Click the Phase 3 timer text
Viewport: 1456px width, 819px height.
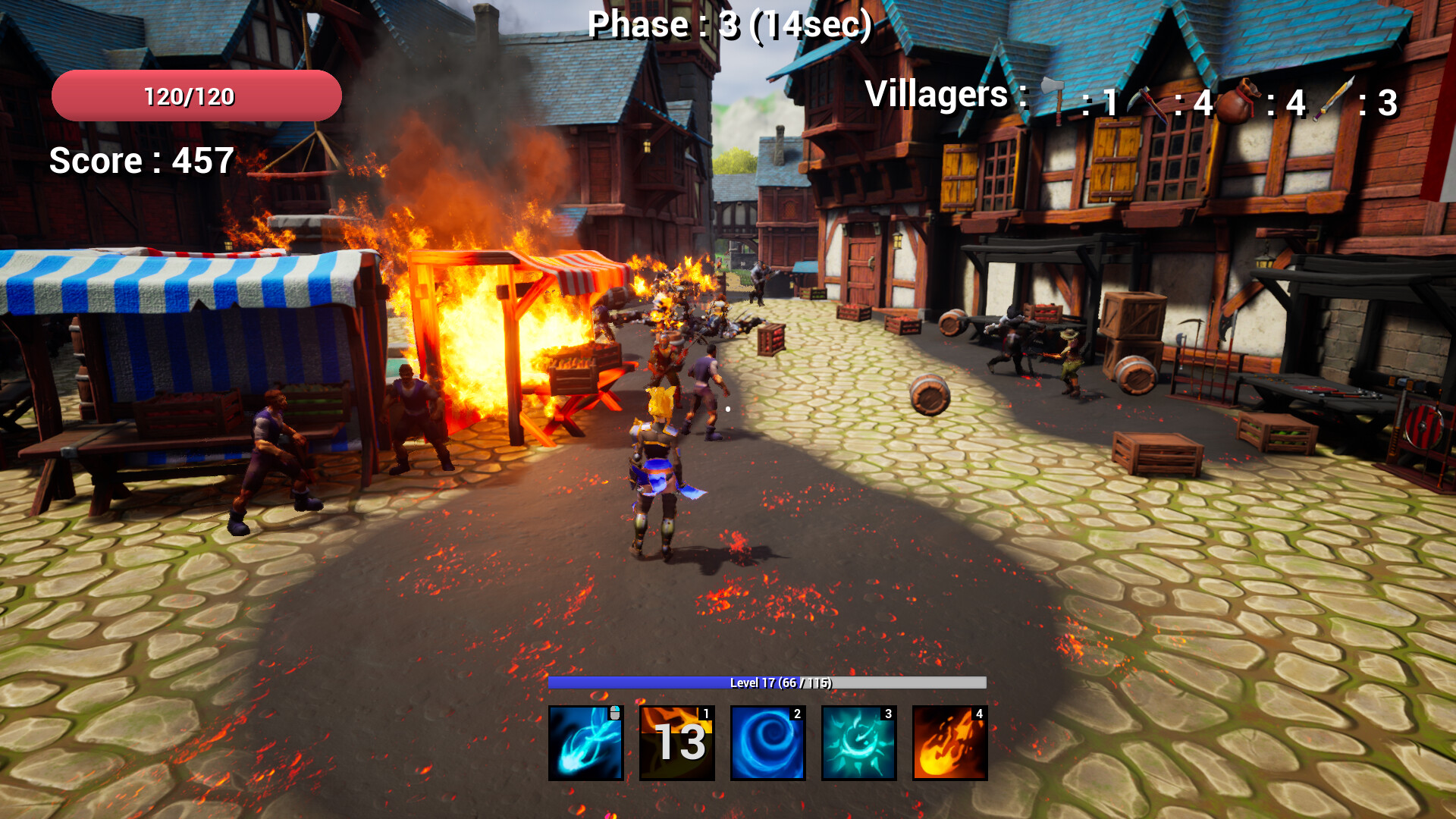(730, 24)
